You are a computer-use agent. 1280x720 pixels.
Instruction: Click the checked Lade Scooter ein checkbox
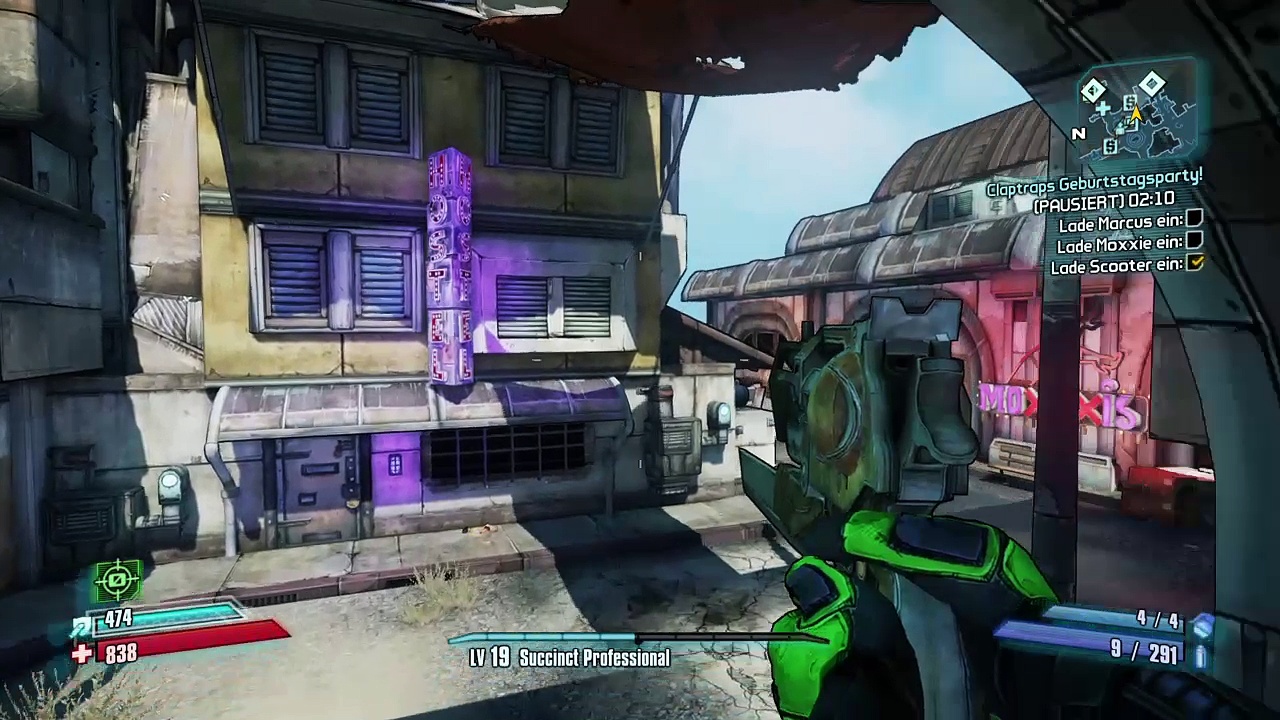pyautogui.click(x=1194, y=263)
